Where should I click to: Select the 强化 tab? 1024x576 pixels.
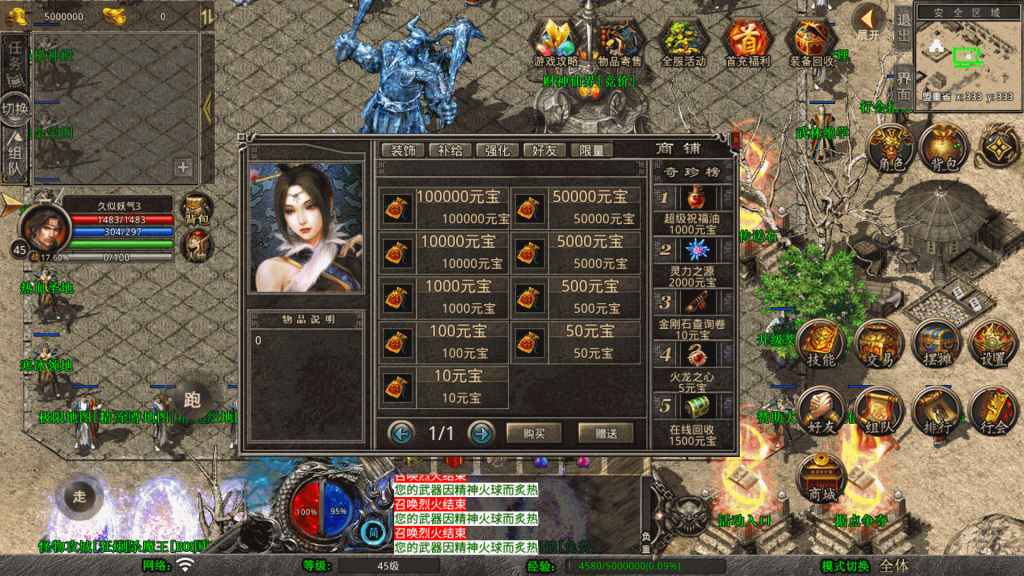tap(497, 150)
